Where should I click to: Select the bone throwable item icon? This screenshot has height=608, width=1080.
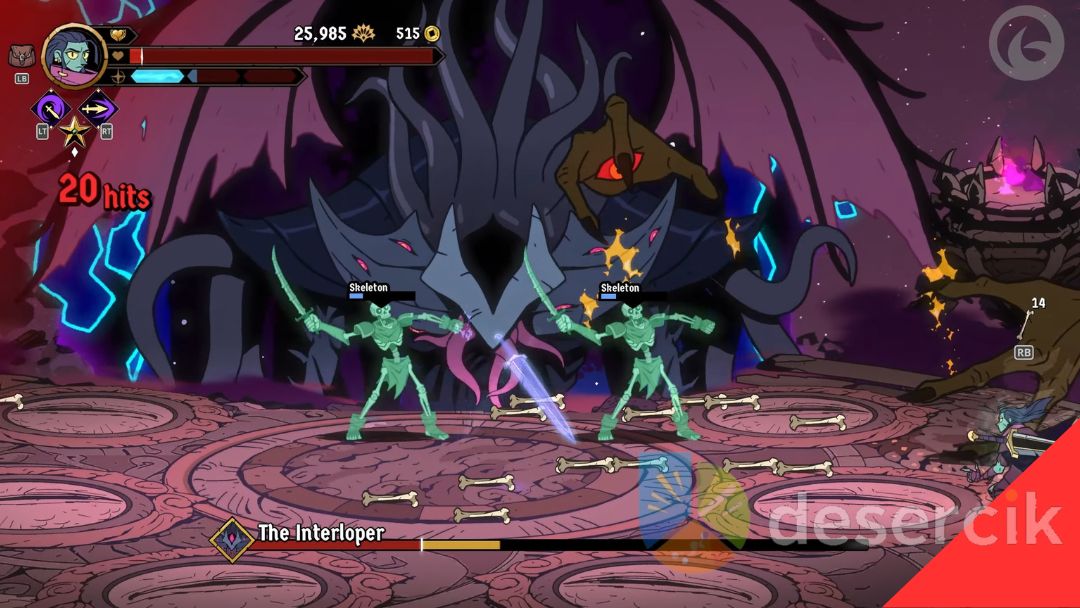pos(1027,325)
